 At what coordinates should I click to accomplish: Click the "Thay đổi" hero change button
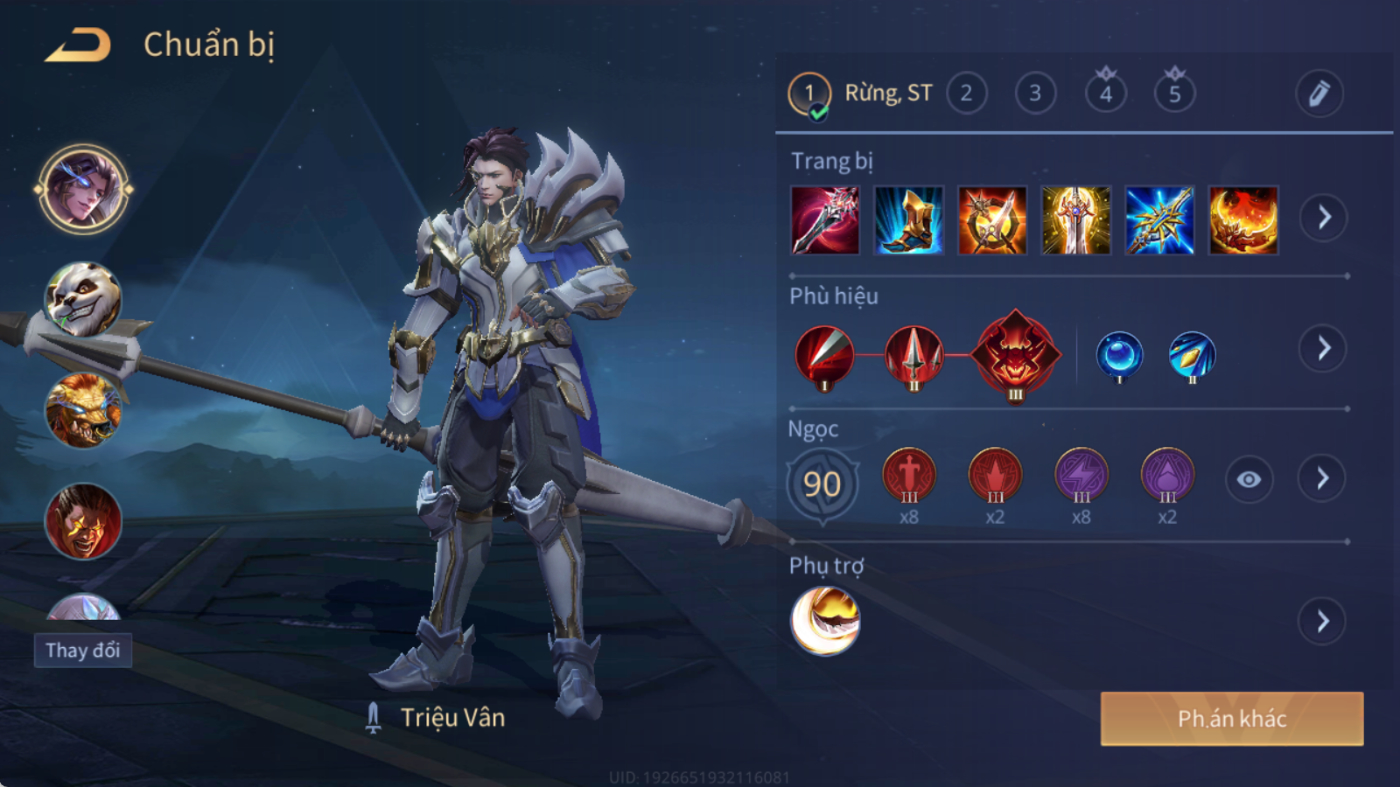point(83,650)
